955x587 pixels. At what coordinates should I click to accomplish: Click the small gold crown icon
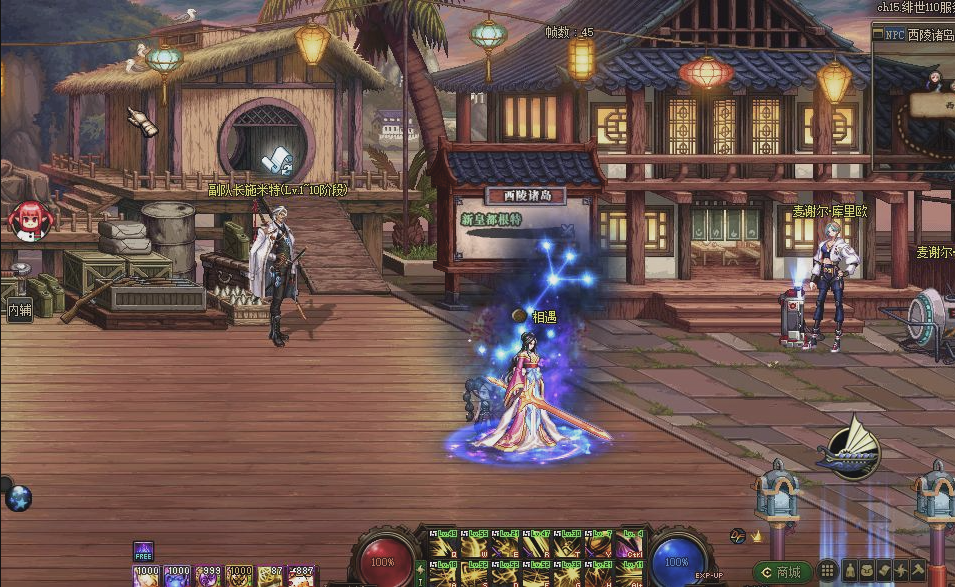(x=757, y=537)
